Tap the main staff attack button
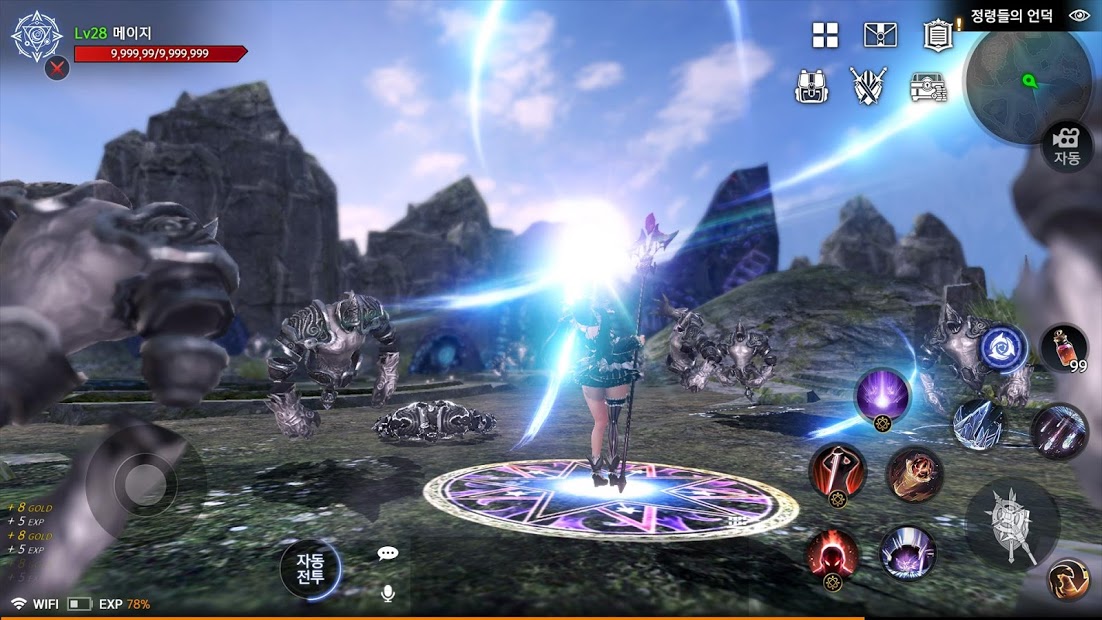 point(1013,520)
